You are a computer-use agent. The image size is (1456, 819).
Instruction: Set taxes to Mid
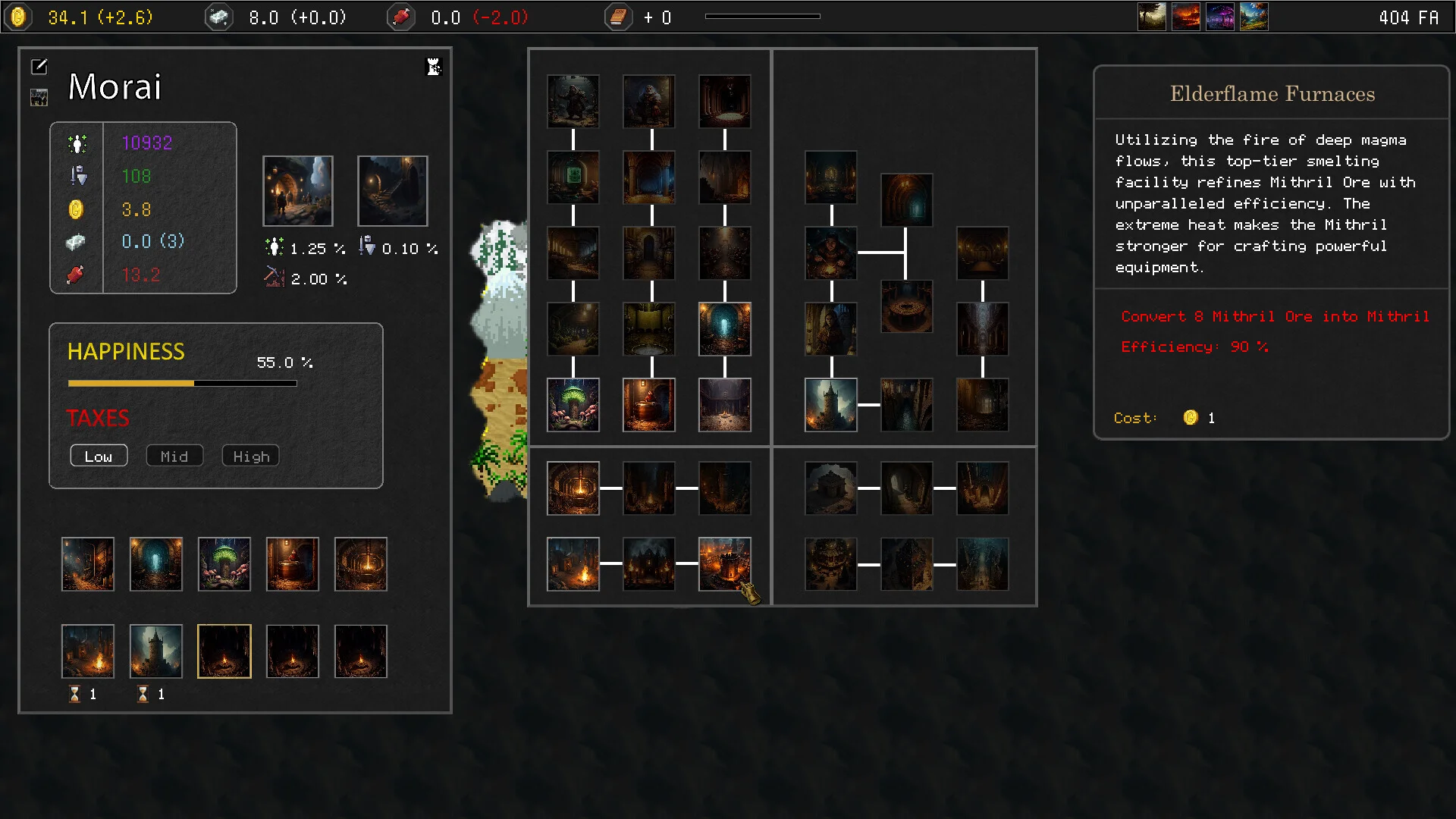(174, 456)
